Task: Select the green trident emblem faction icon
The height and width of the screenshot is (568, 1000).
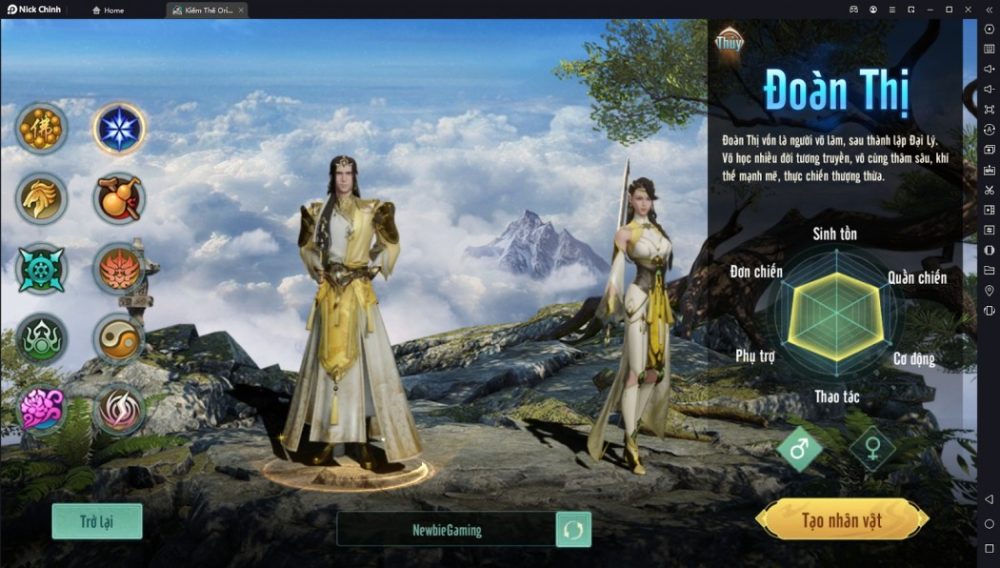Action: [x=42, y=339]
